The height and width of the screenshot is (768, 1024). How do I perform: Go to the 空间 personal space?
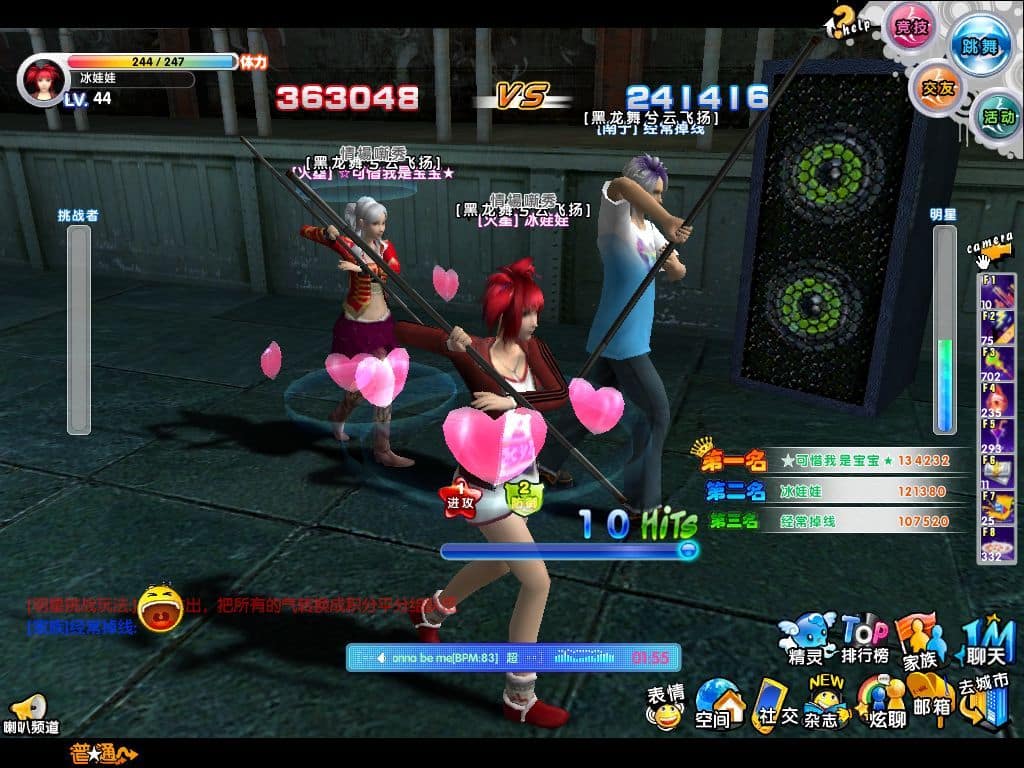point(718,705)
